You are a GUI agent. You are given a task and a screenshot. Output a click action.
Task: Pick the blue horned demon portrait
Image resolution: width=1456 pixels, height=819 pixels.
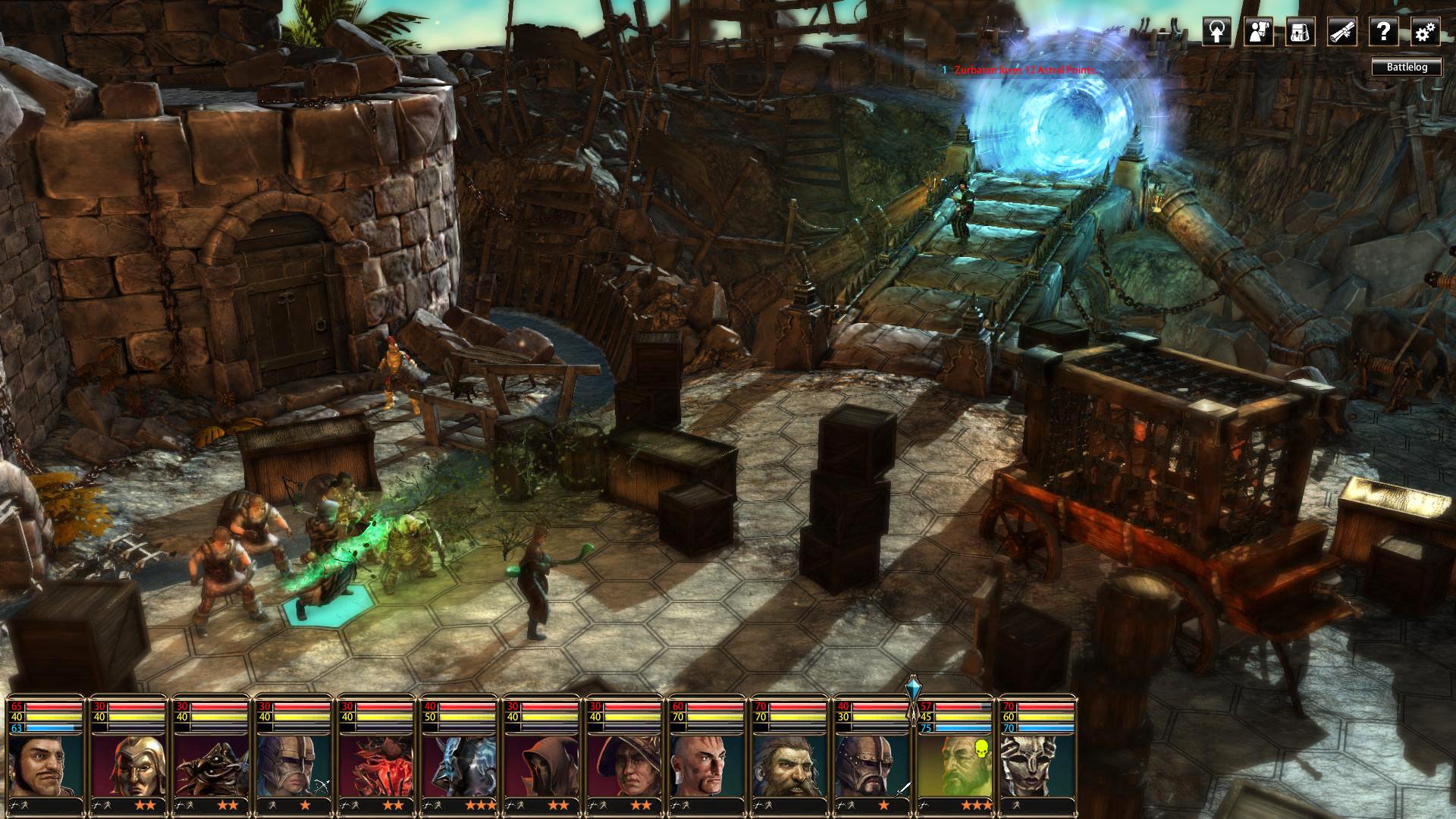pyautogui.click(x=460, y=764)
